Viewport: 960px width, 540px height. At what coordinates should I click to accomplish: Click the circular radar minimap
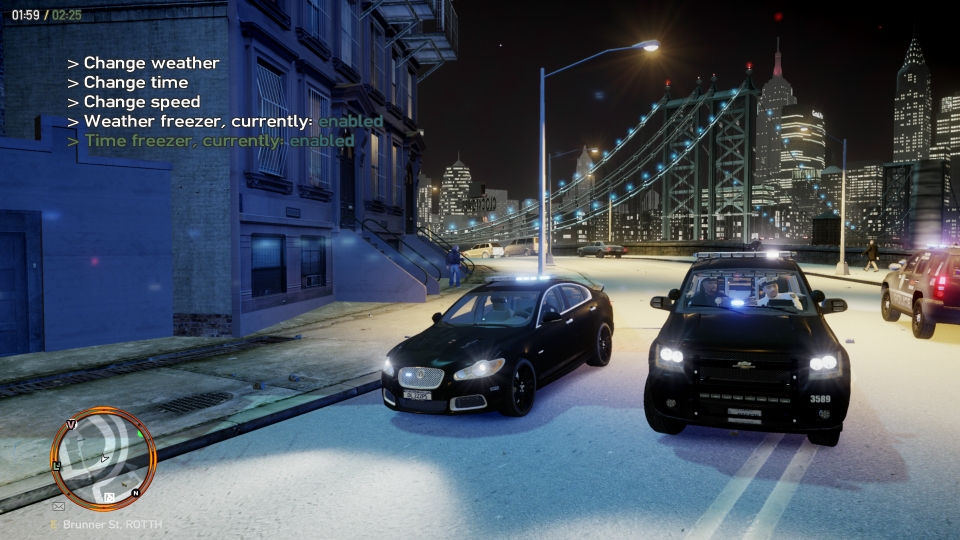coord(104,459)
